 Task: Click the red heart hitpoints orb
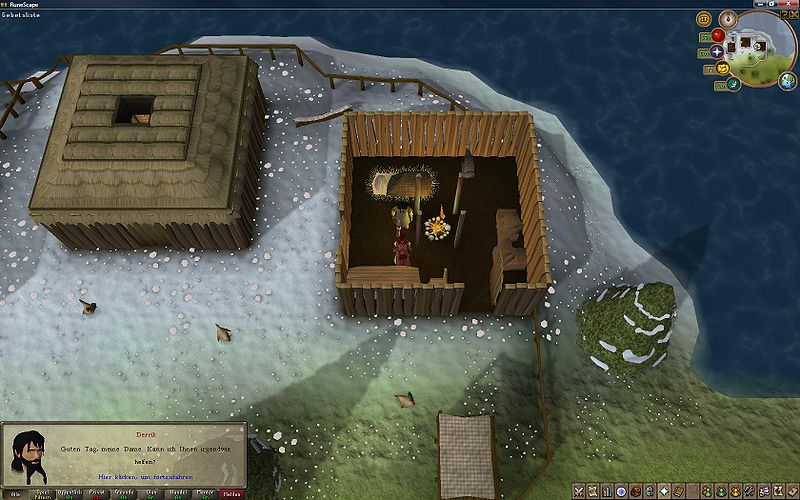pos(717,35)
